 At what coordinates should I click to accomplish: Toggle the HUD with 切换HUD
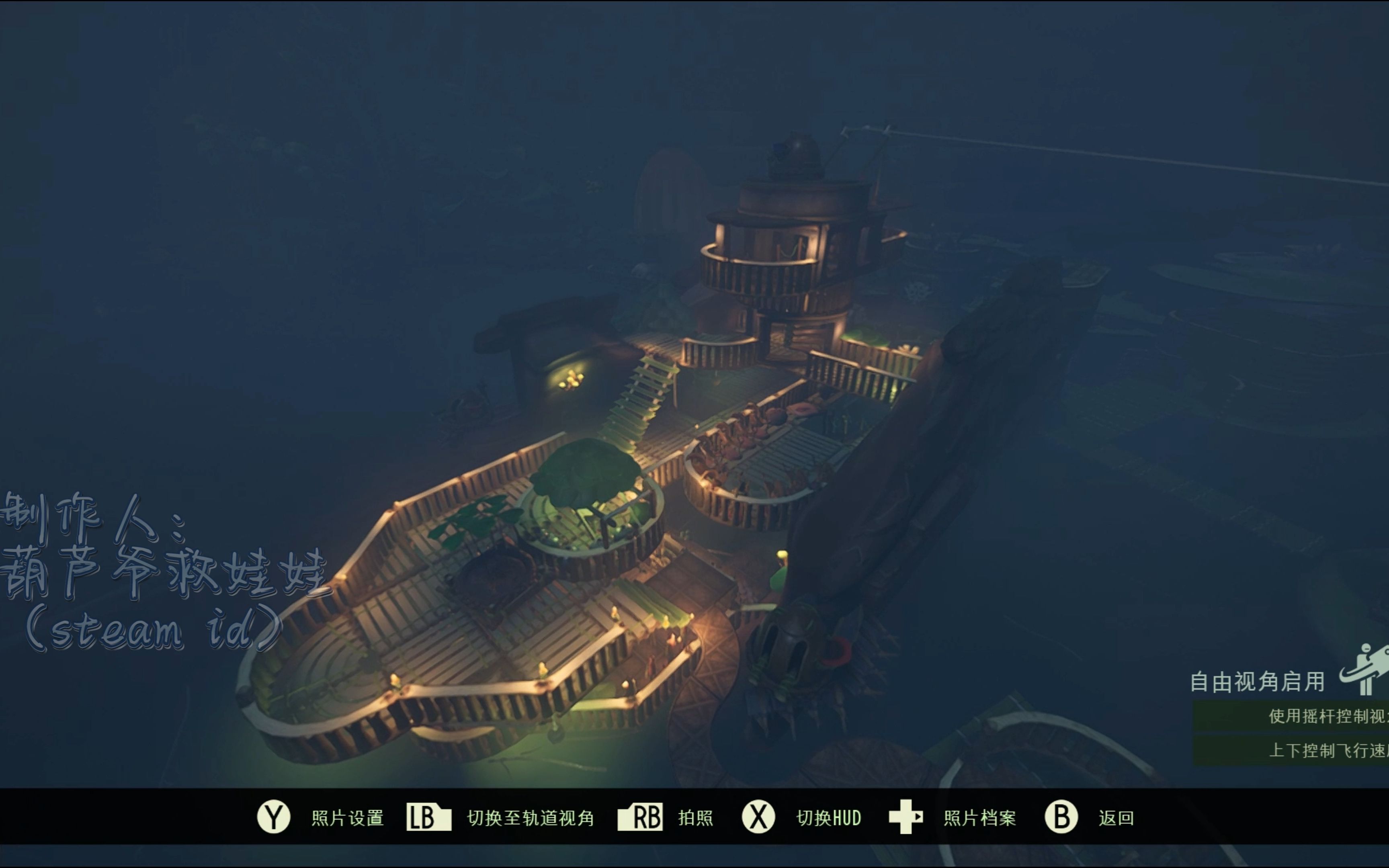pos(828,817)
